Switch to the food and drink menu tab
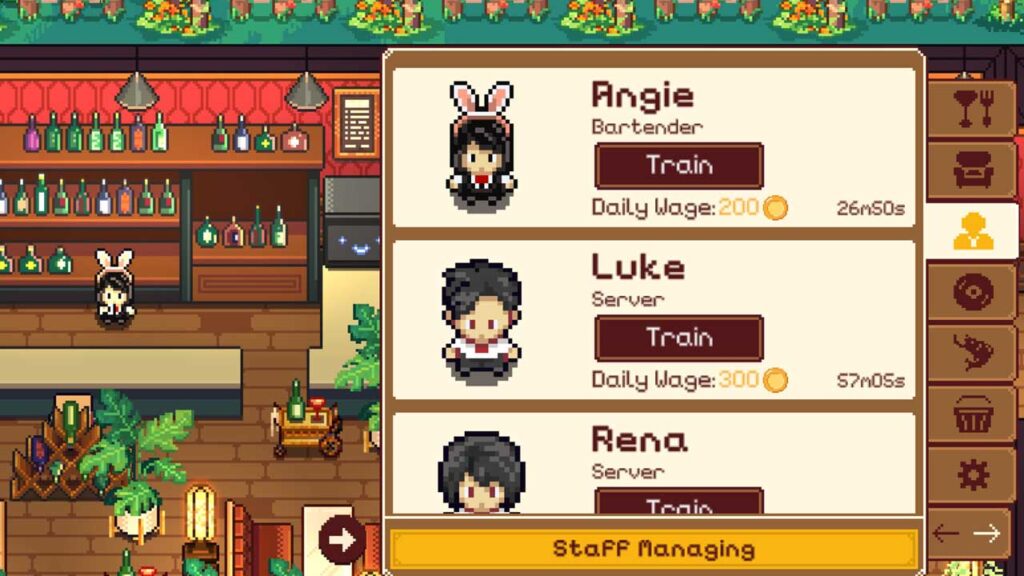 tap(971, 109)
